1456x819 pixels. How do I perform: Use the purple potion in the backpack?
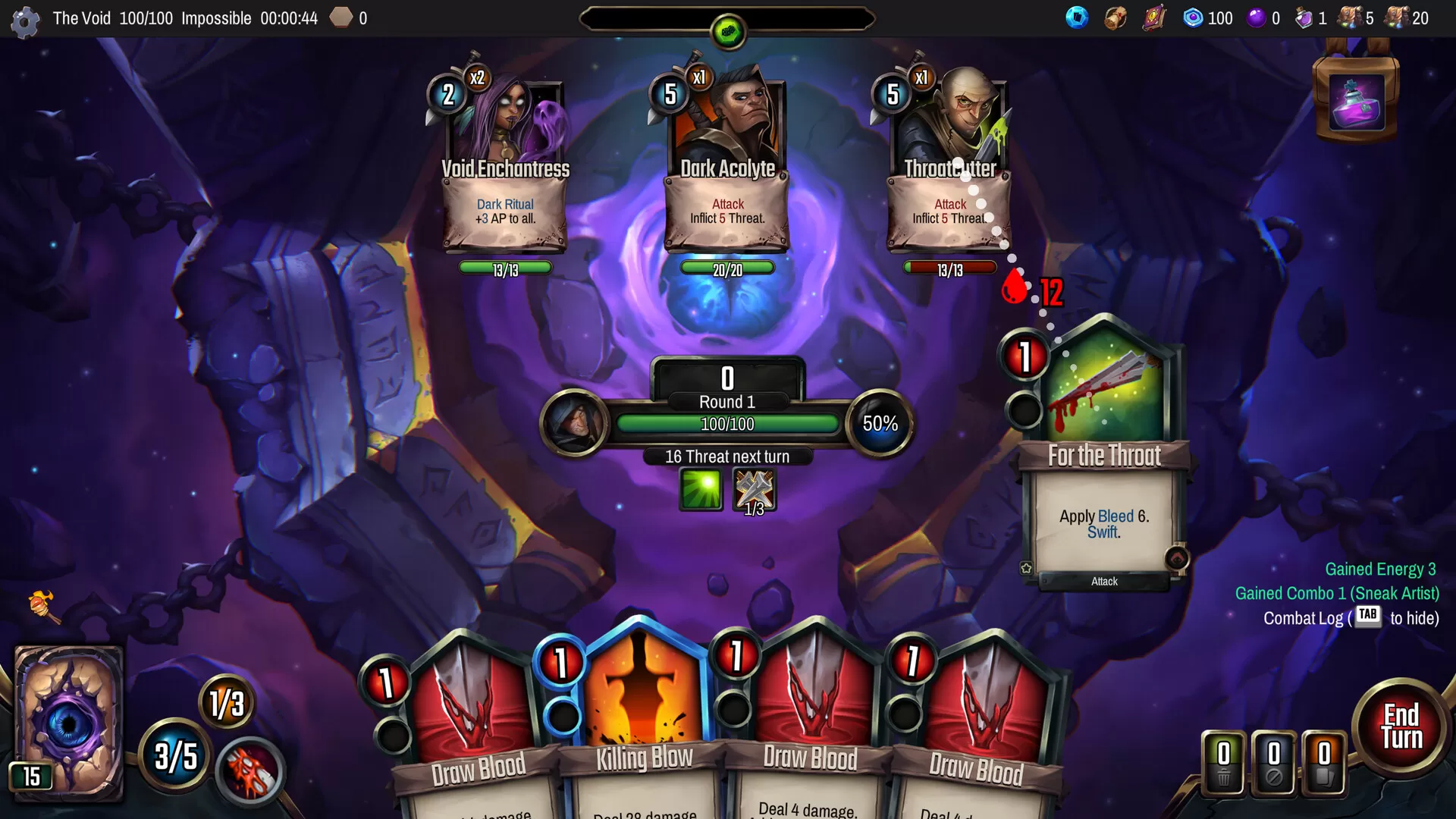pos(1357,103)
